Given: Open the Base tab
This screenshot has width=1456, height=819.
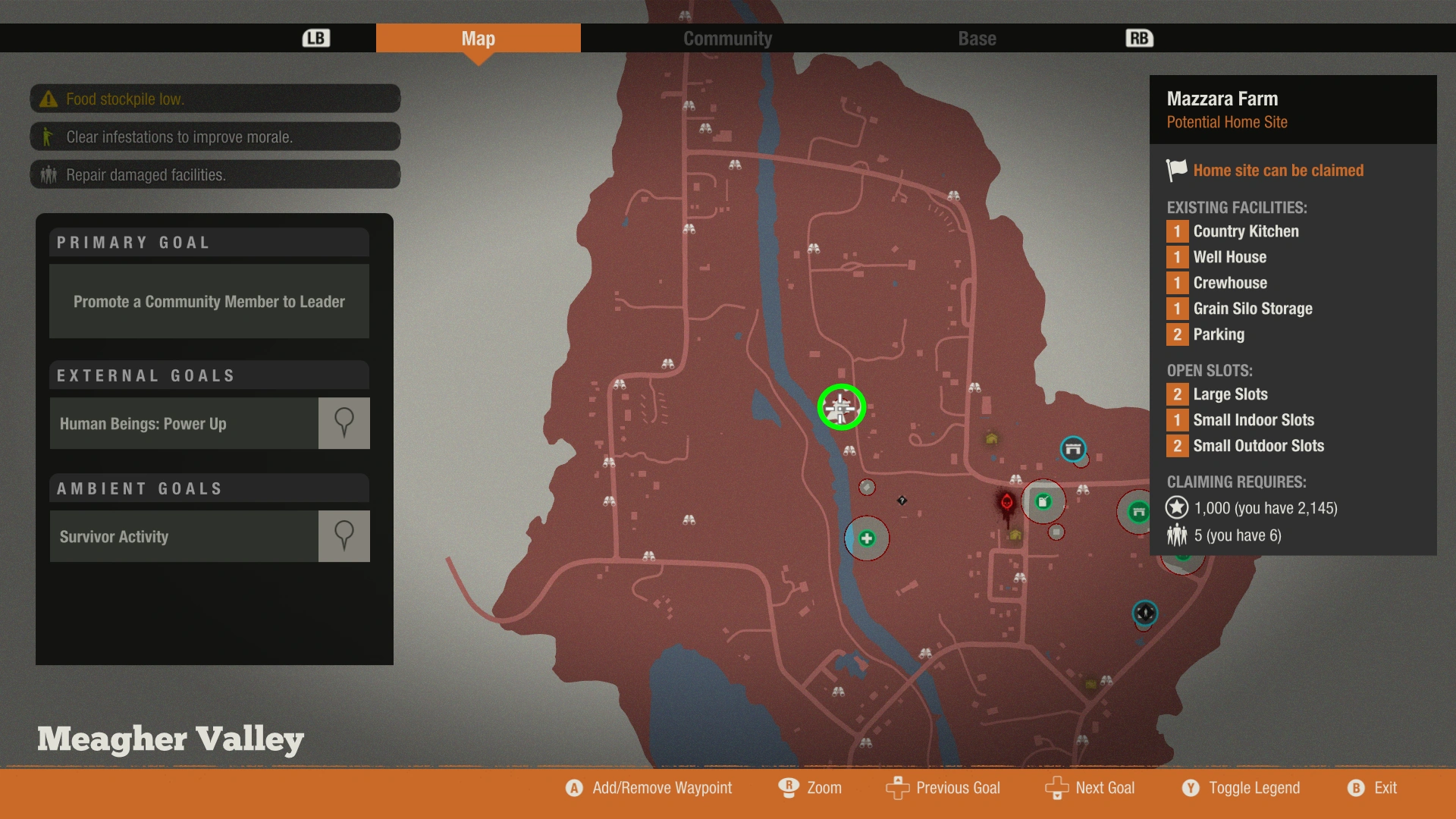Looking at the screenshot, I should (976, 38).
